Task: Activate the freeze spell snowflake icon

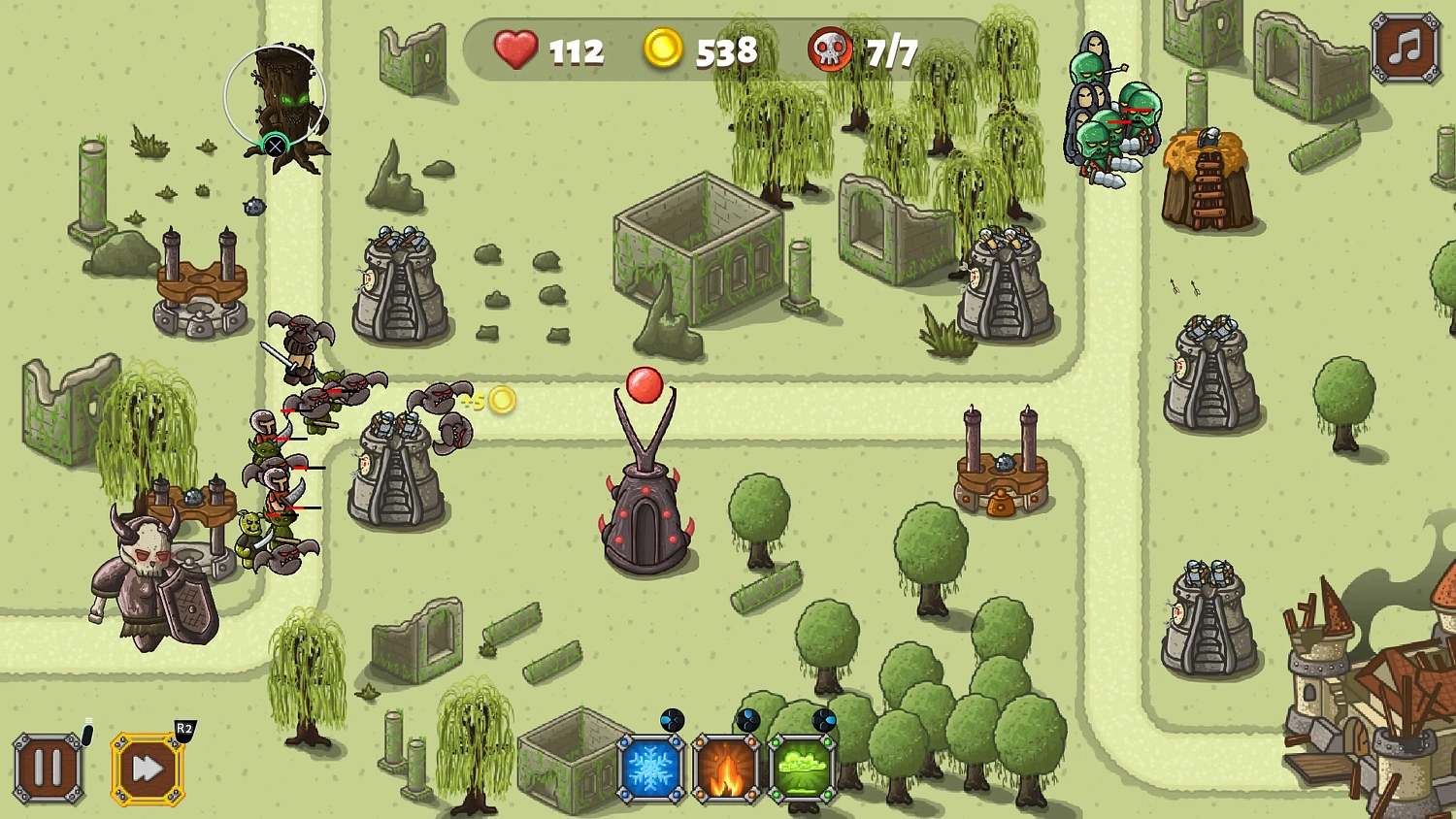Action: point(650,769)
